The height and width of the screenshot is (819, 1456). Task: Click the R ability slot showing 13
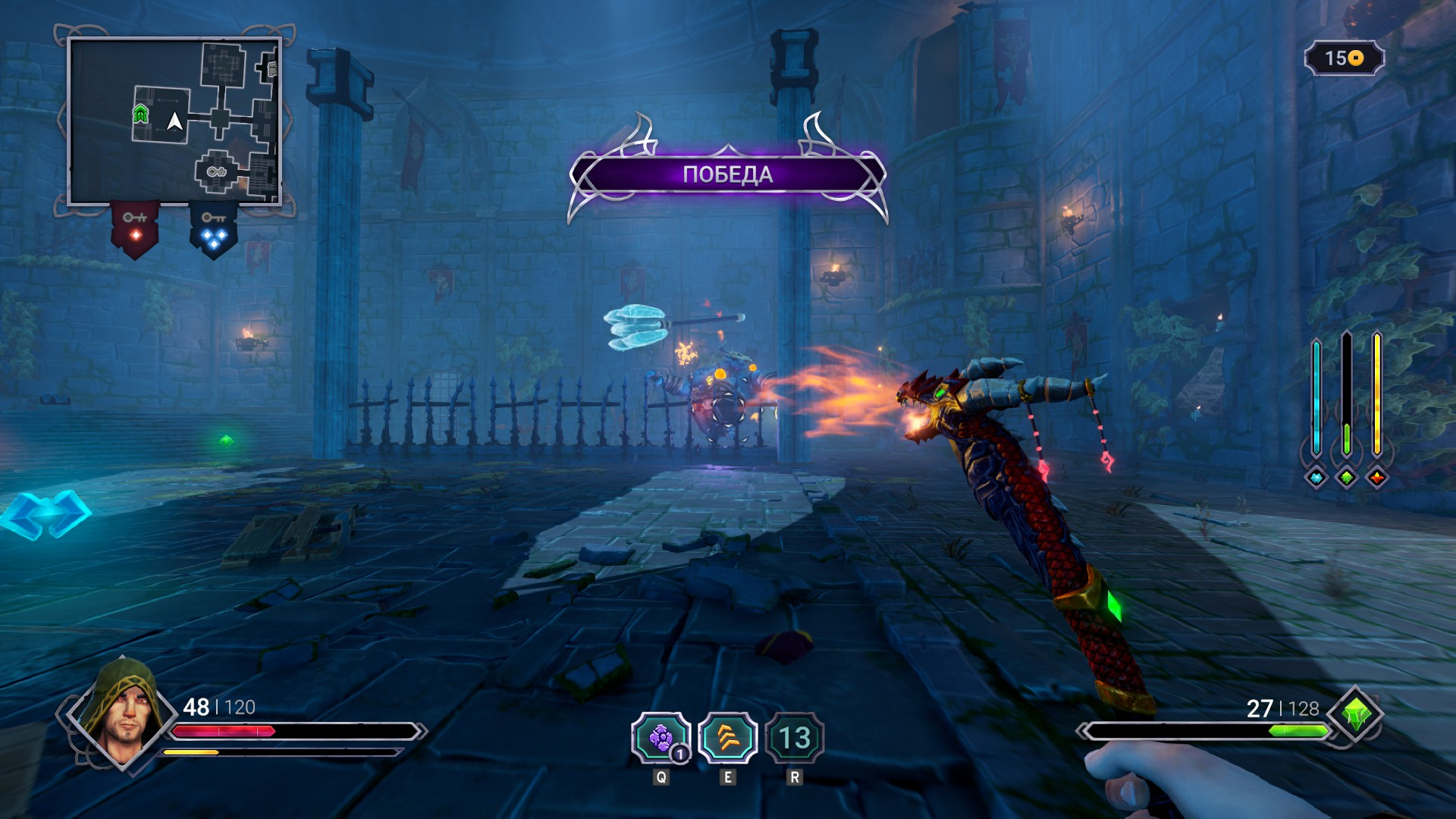794,738
